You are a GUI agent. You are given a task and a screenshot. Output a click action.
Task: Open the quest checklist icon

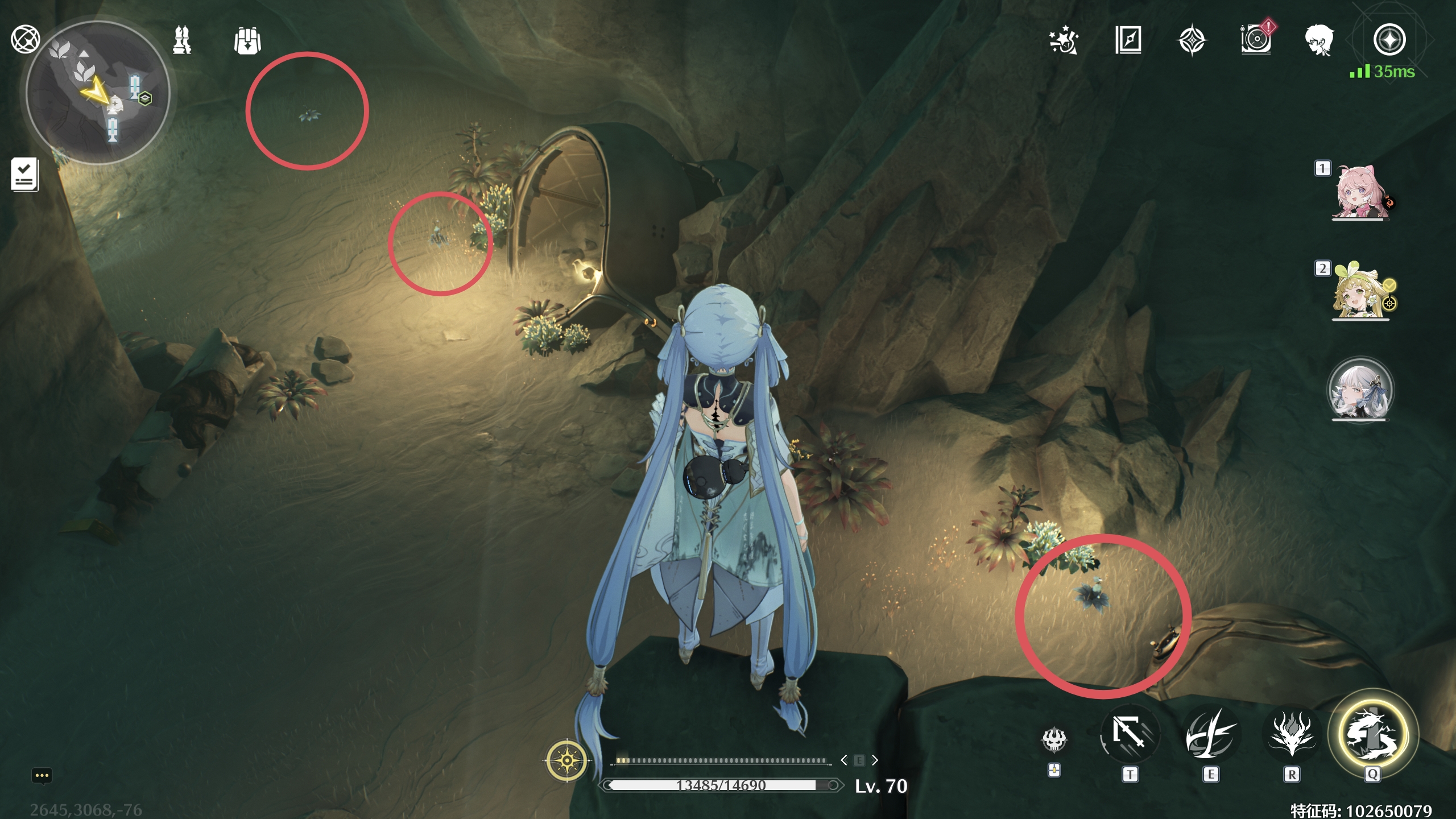[25, 174]
